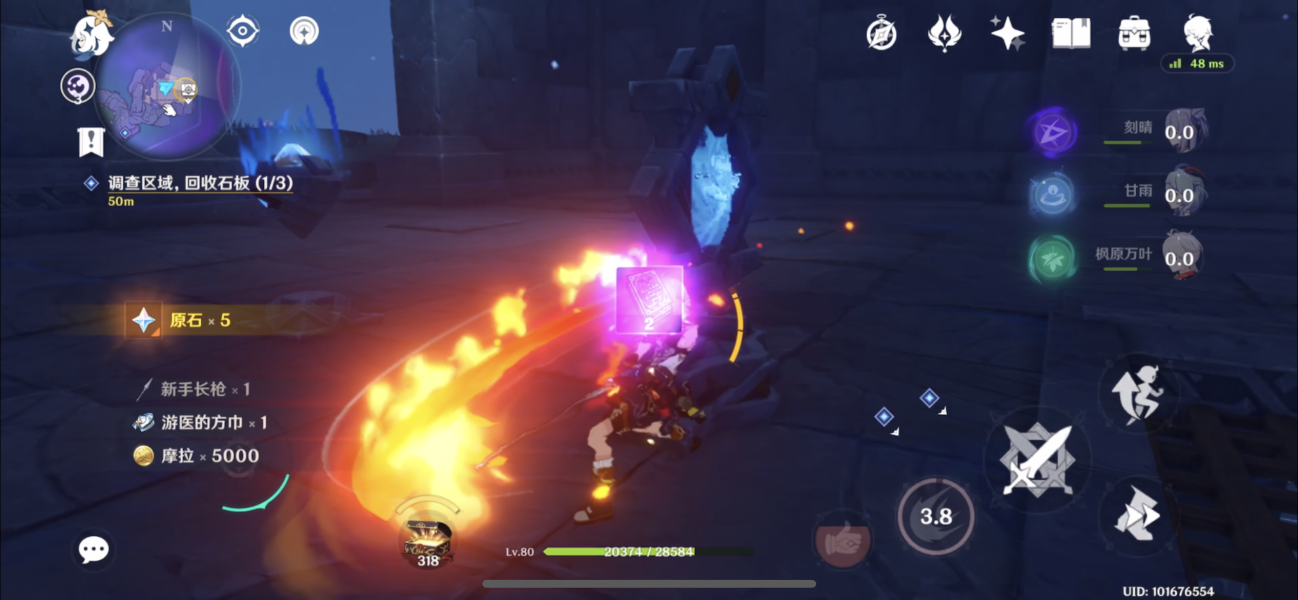Open the circular minimap
Screen dimensions: 1298x600
click(167, 86)
